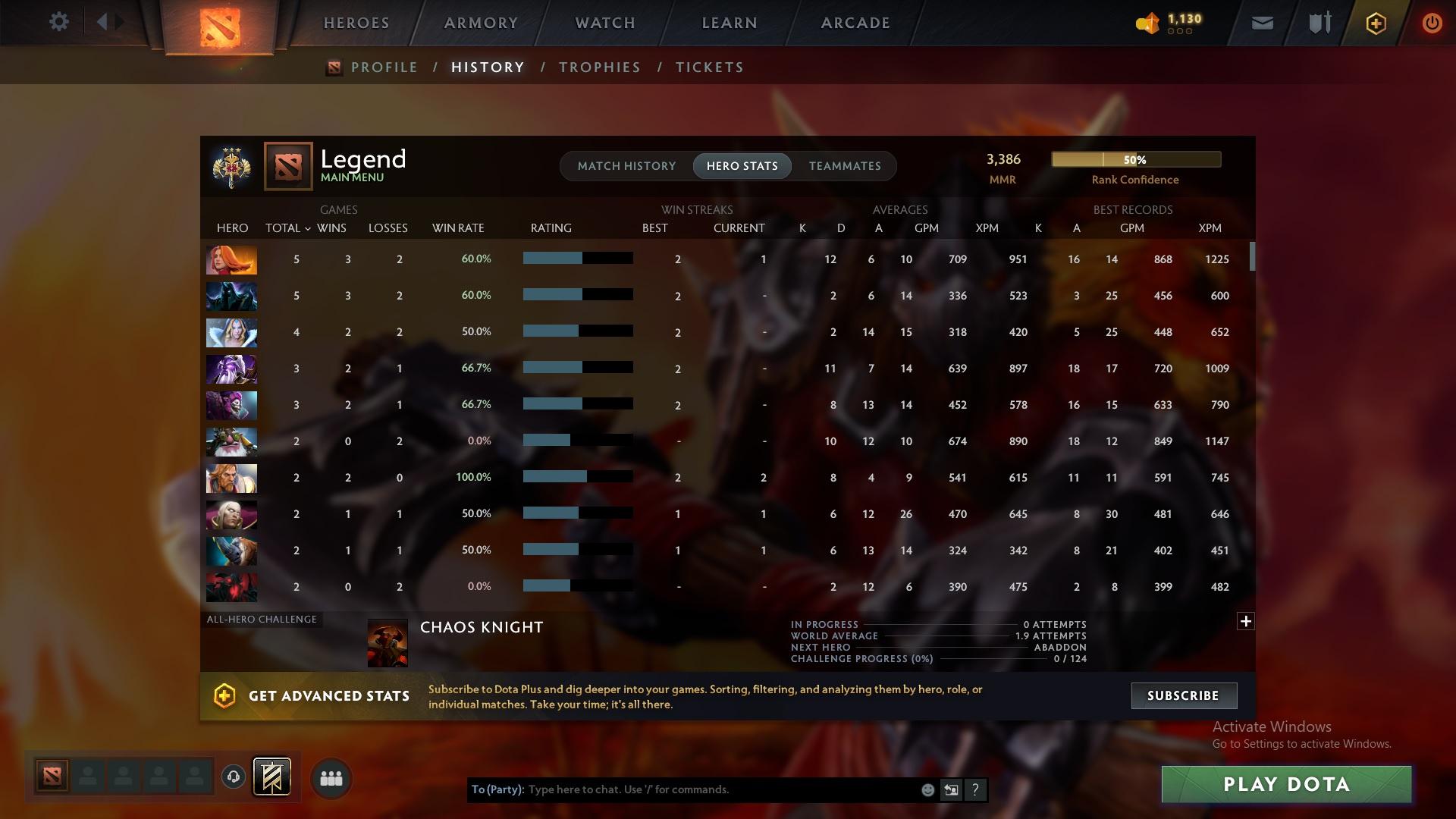The width and height of the screenshot is (1456, 819).
Task: Switch view to MATCH HISTORY
Action: [x=626, y=165]
